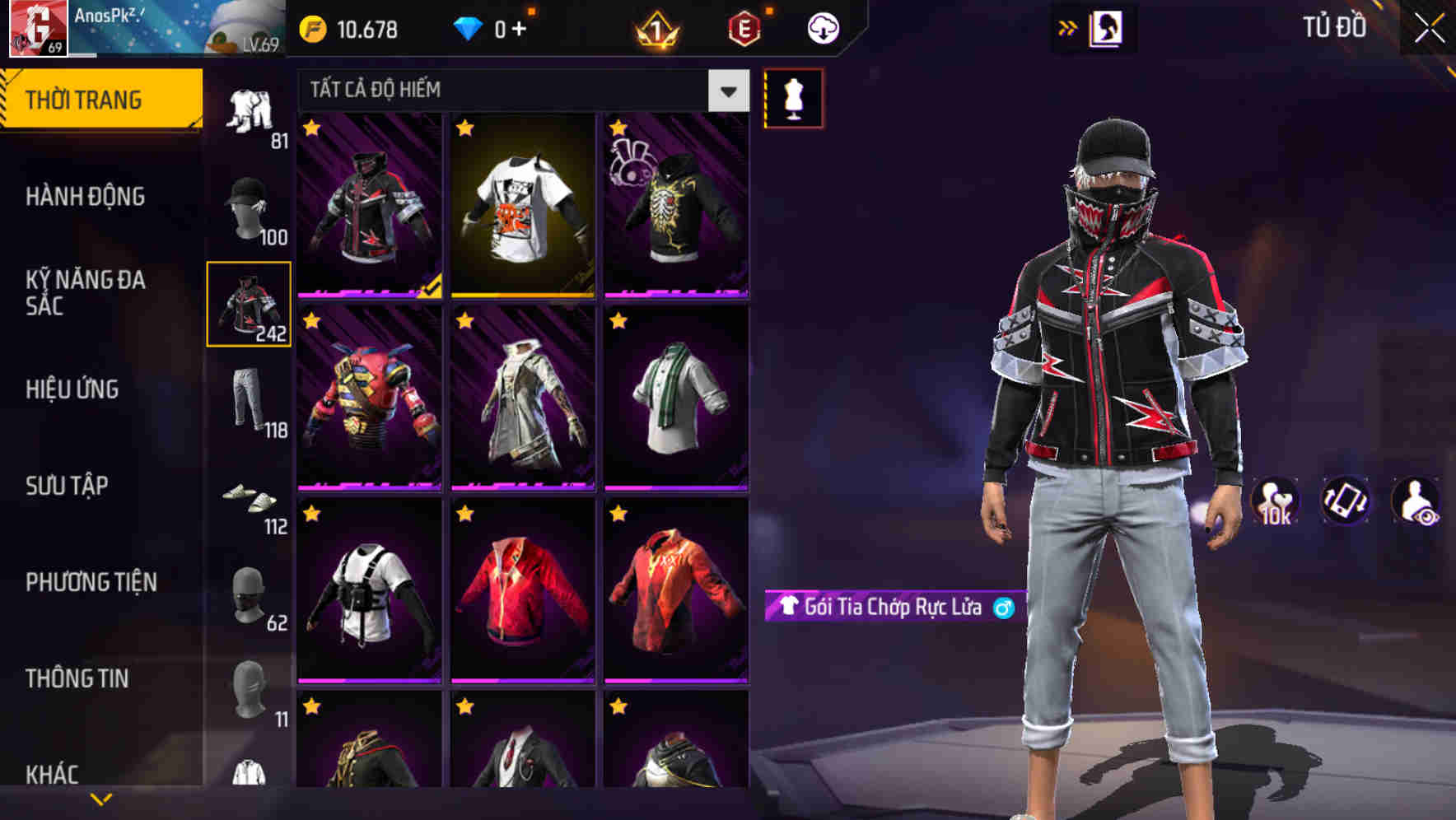The width and height of the screenshot is (1456, 820).
Task: Click the mannequin outfit preview icon
Action: (x=793, y=97)
